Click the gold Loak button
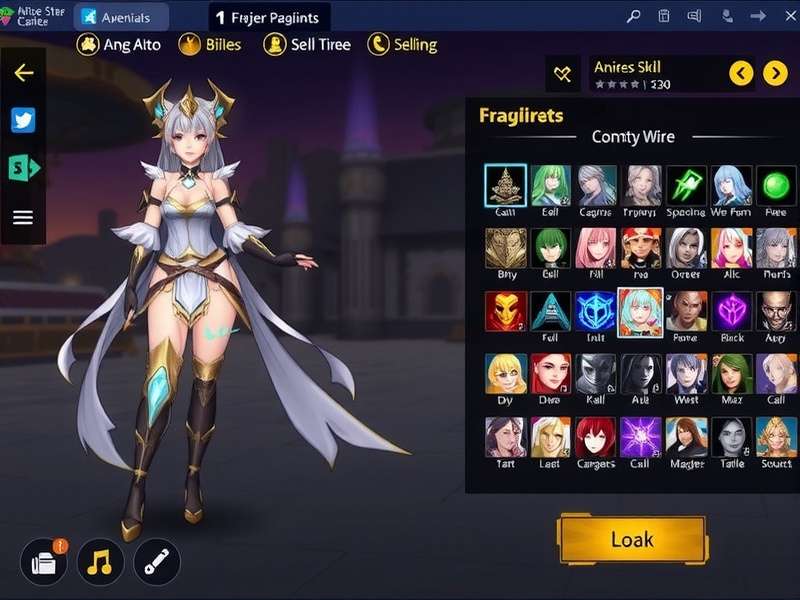The image size is (800, 600). (x=632, y=540)
